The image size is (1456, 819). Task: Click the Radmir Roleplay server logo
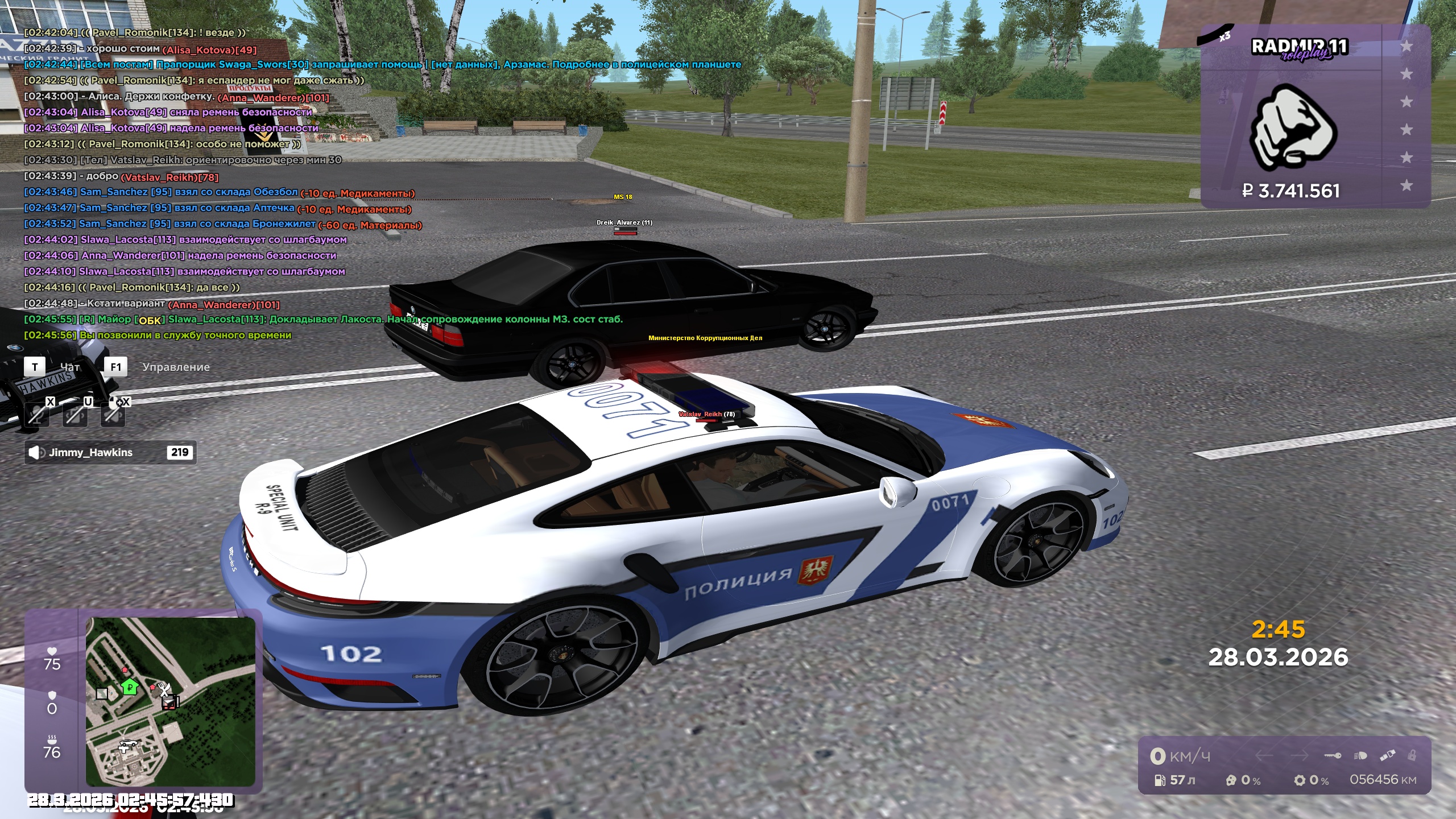1299,48
